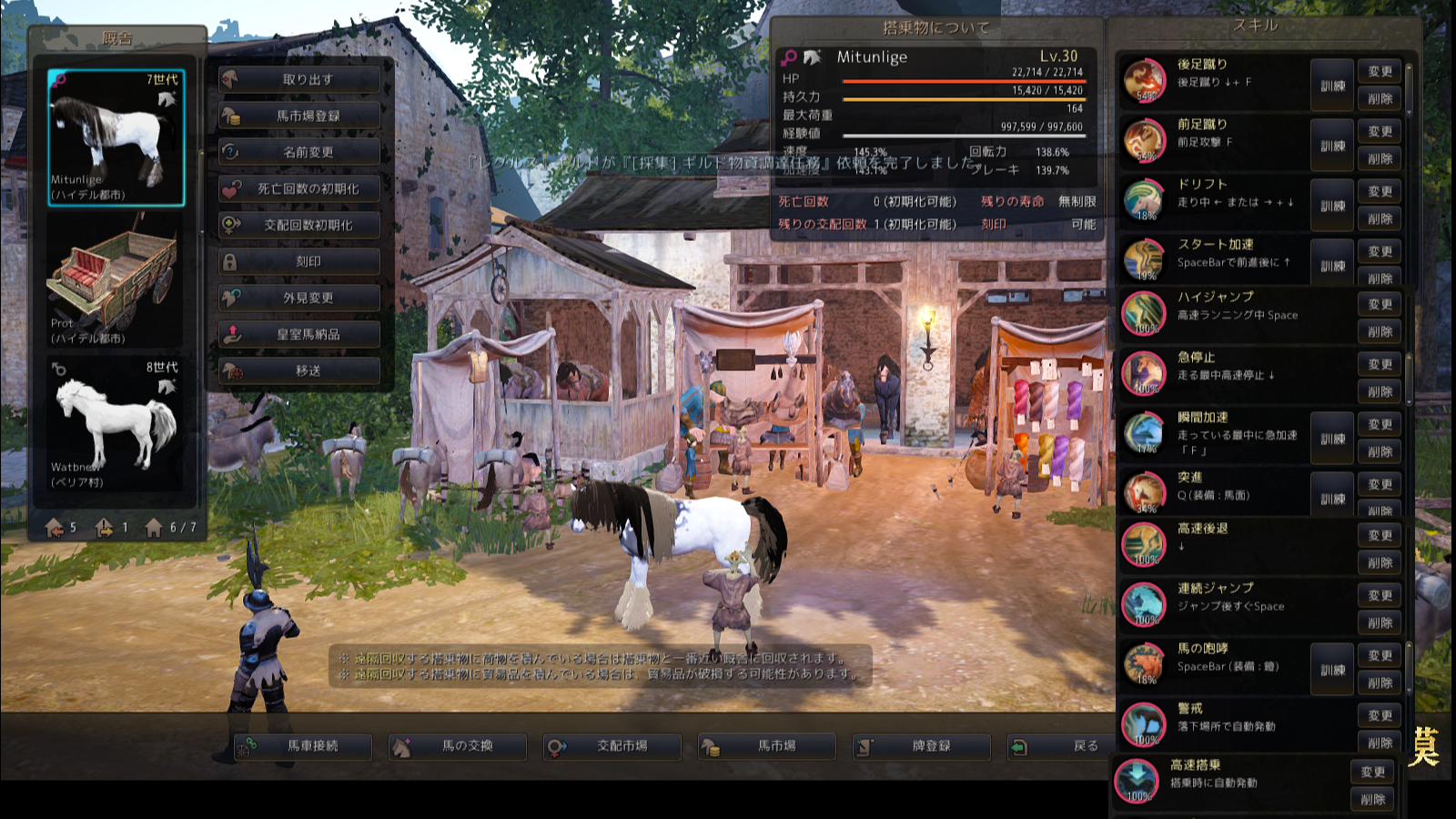Train the 後足蹴り skill with 訓練
This screenshot has height=819, width=1456.
pyautogui.click(x=1332, y=86)
